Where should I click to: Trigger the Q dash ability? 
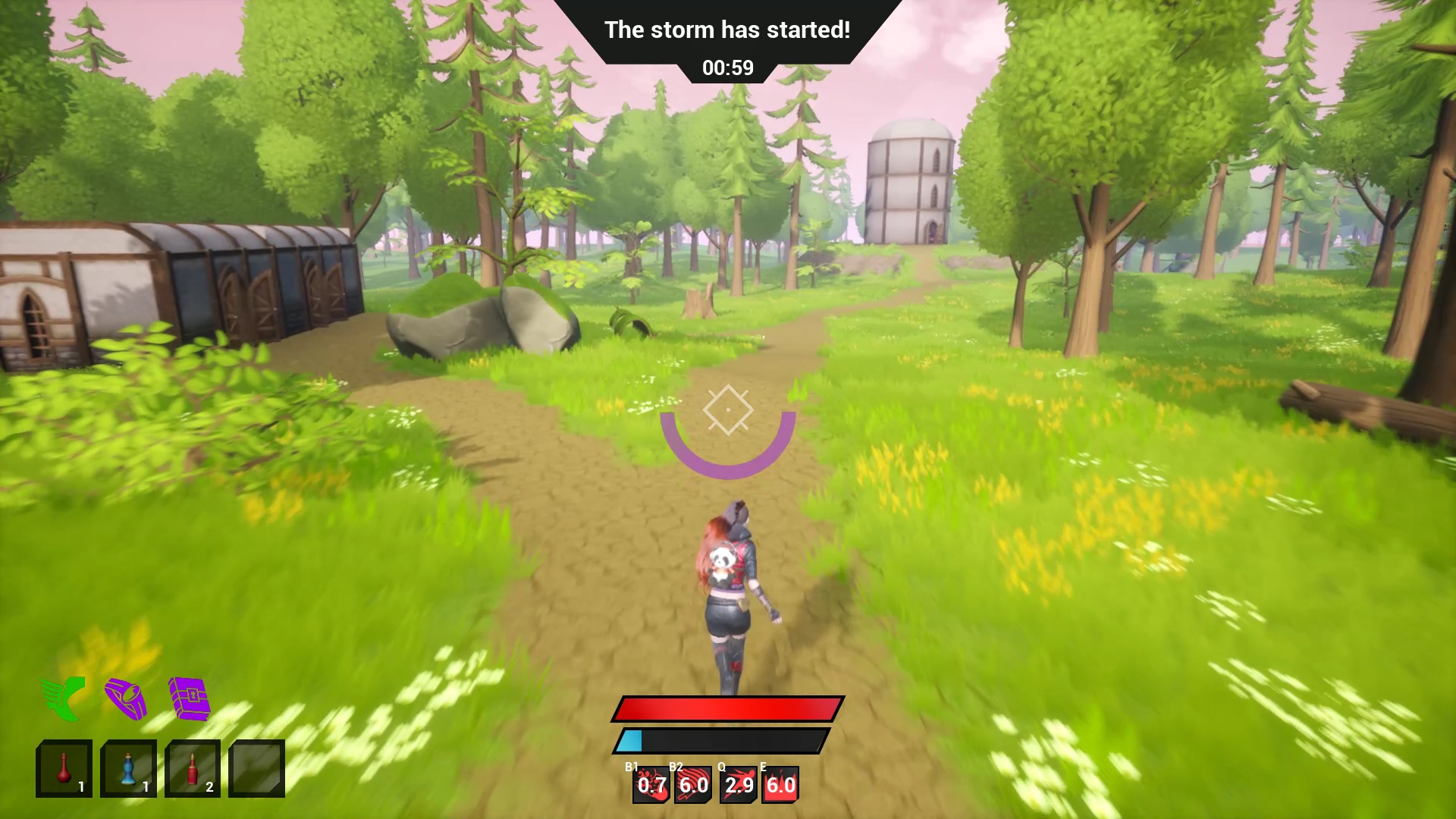tap(739, 785)
